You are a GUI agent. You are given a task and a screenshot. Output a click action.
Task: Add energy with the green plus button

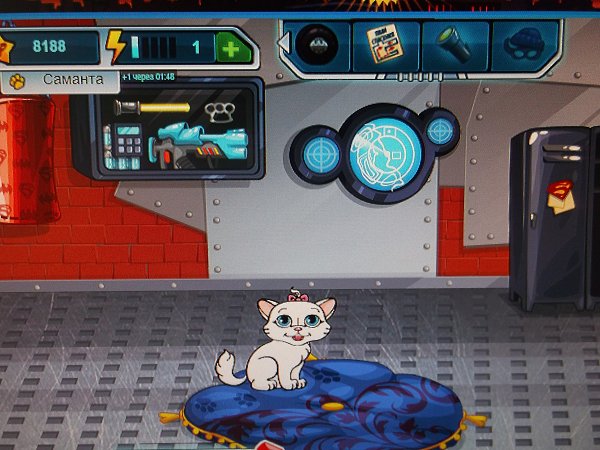[232, 47]
